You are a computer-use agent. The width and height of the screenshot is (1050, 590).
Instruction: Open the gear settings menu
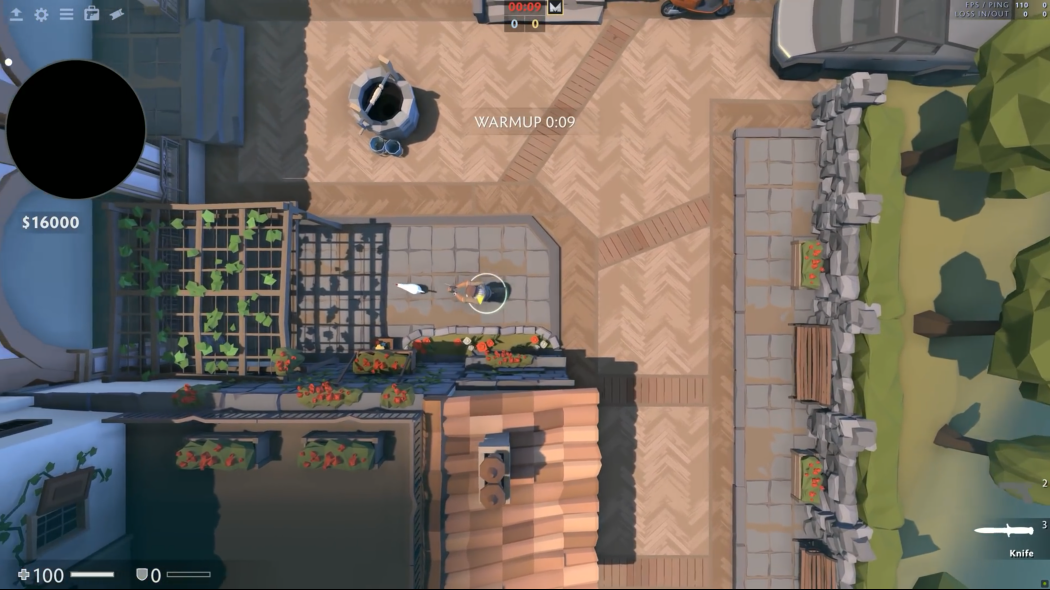pyautogui.click(x=41, y=14)
